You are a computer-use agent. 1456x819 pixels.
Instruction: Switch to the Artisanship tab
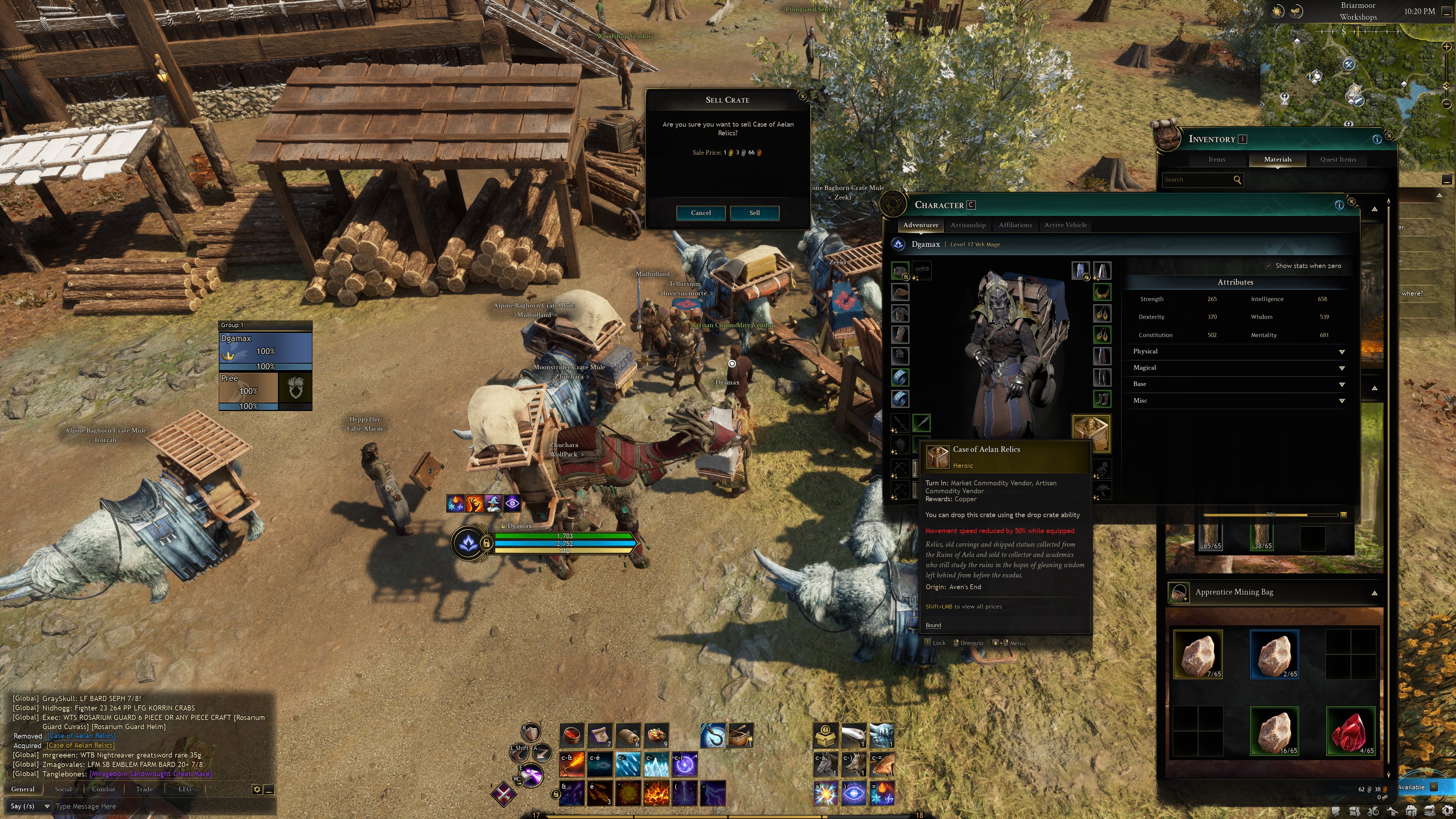[968, 225]
